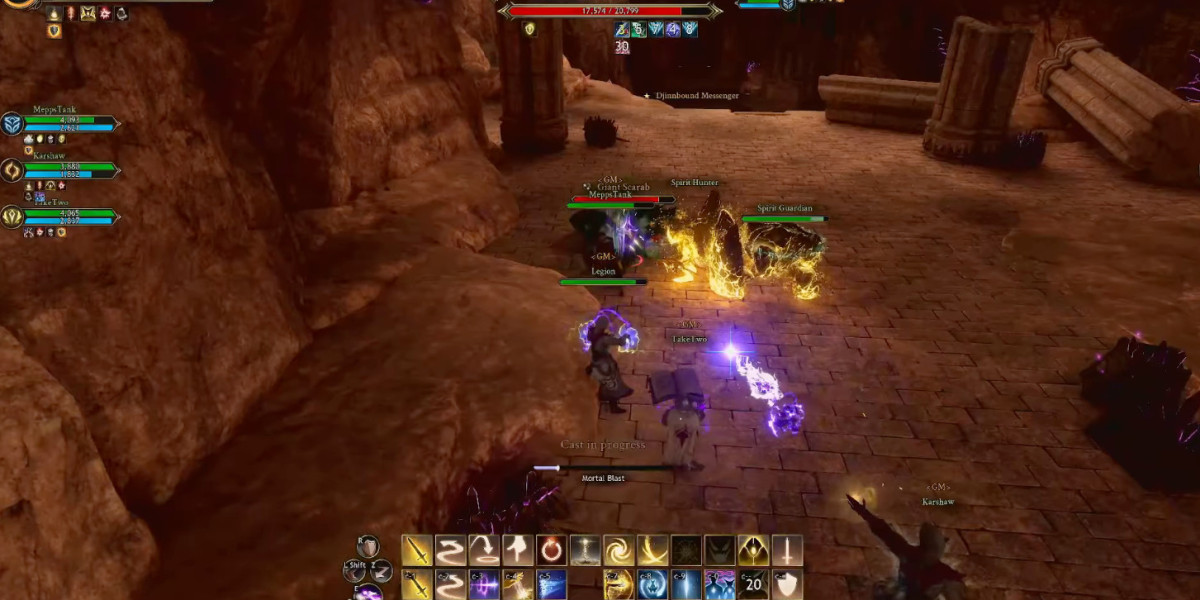Click the round shield block icon
This screenshot has width=1200, height=600.
(369, 547)
